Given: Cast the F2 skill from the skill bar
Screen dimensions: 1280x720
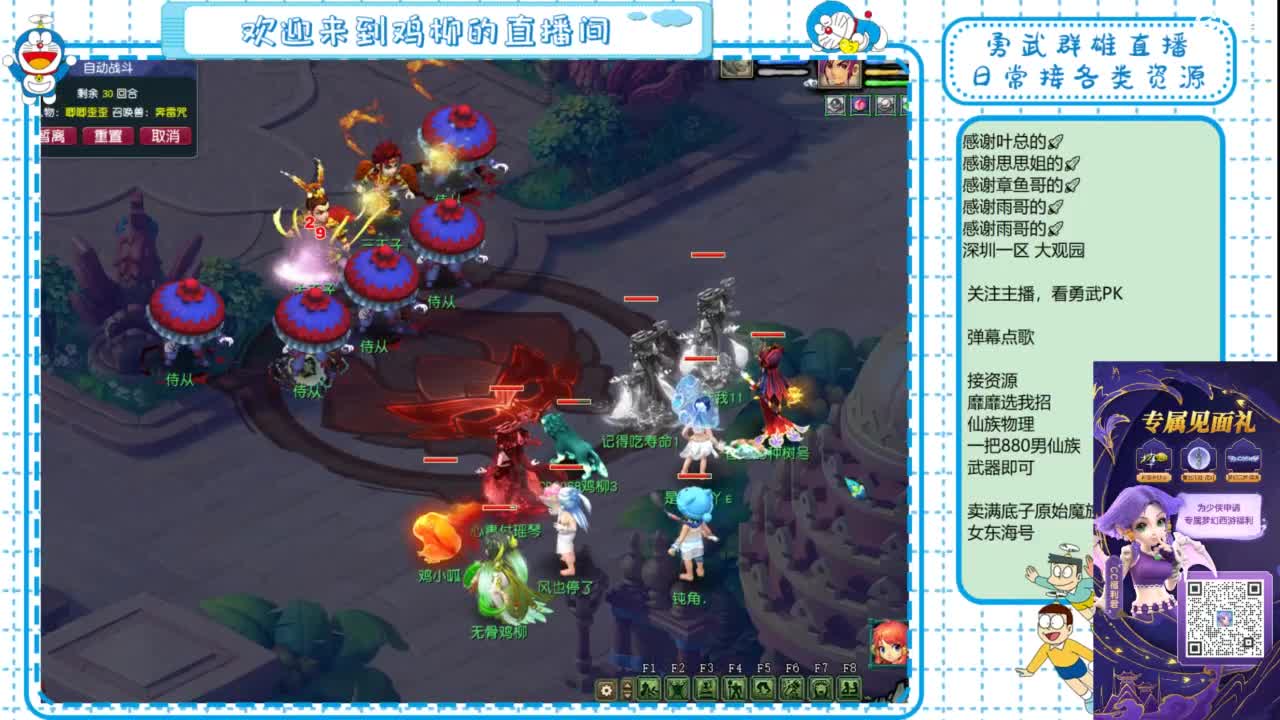Looking at the screenshot, I should 676,690.
